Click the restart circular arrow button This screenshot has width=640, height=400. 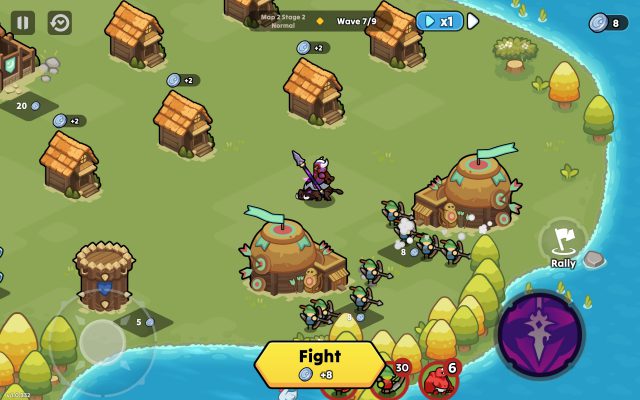(x=60, y=22)
